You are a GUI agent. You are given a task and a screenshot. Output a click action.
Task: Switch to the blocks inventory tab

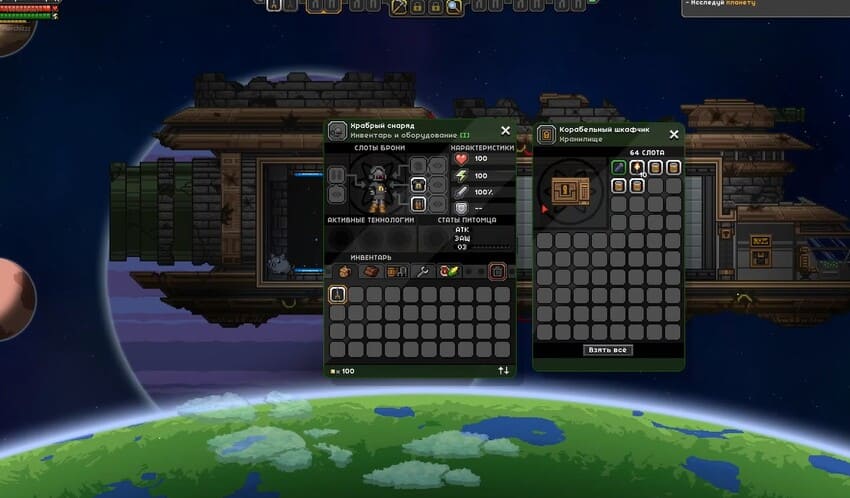point(369,271)
